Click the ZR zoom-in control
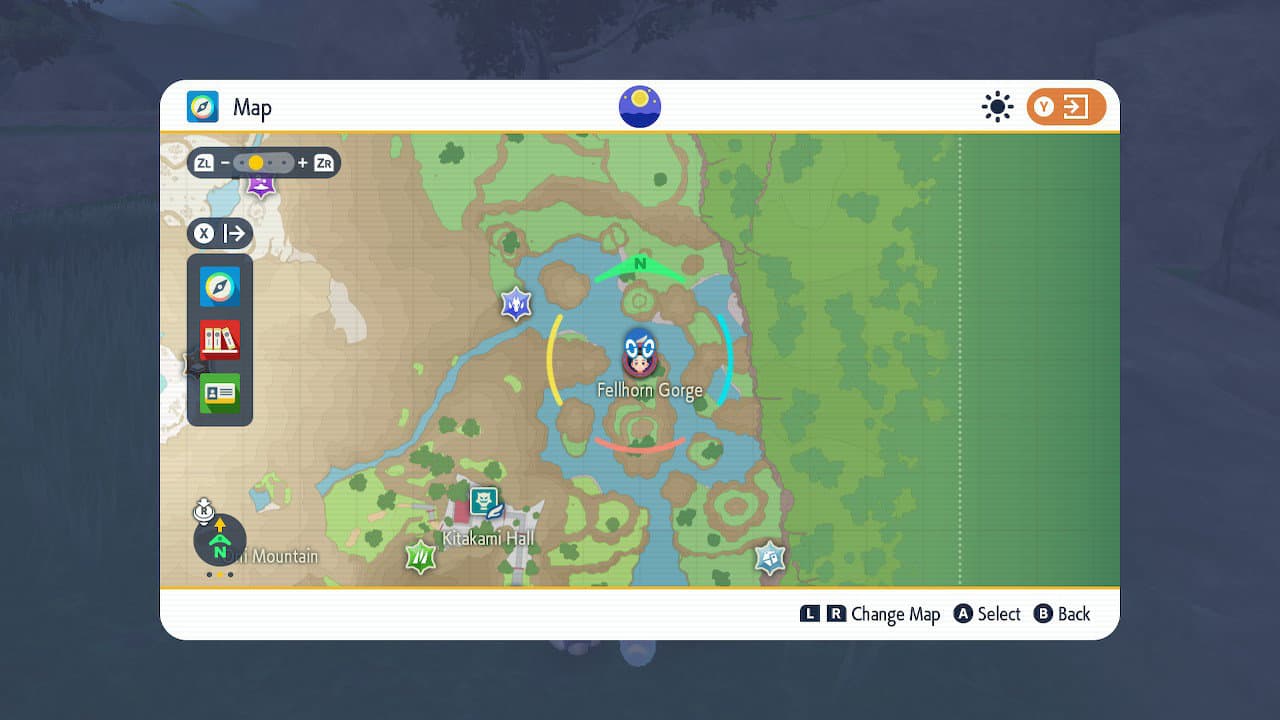This screenshot has height=720, width=1280. [x=322, y=163]
